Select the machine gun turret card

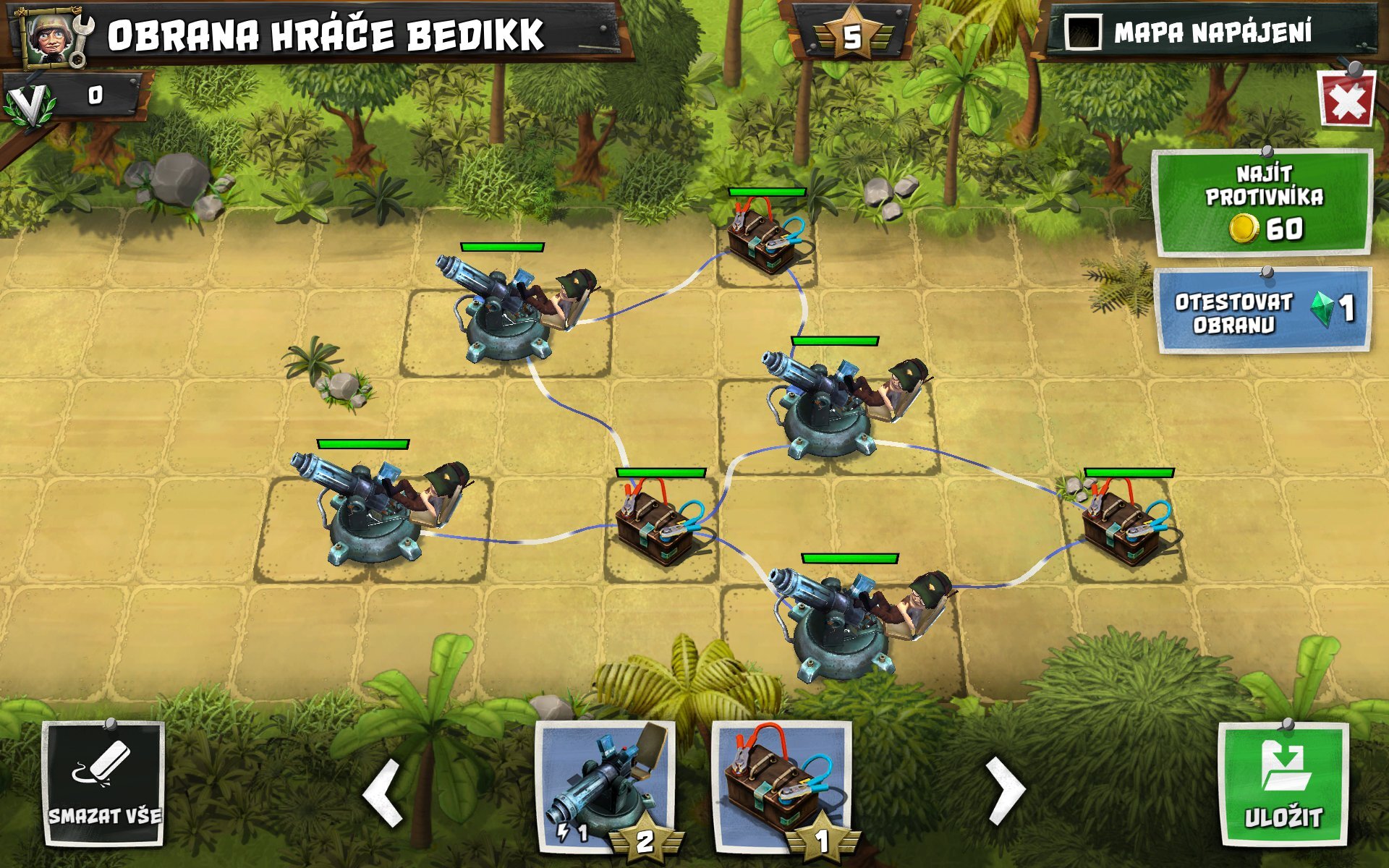pos(606,785)
